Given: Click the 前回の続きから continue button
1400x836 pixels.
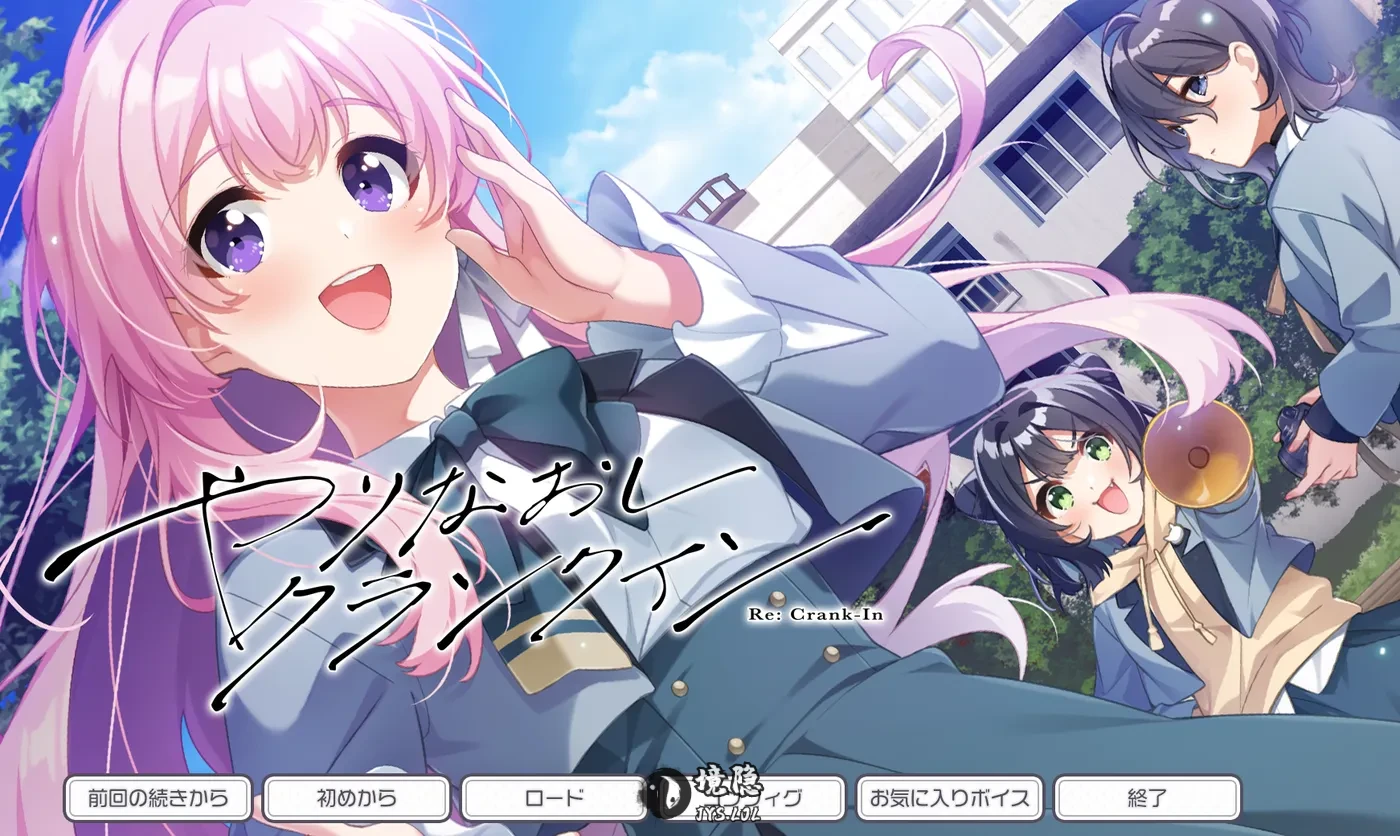Looking at the screenshot, I should (x=156, y=799).
